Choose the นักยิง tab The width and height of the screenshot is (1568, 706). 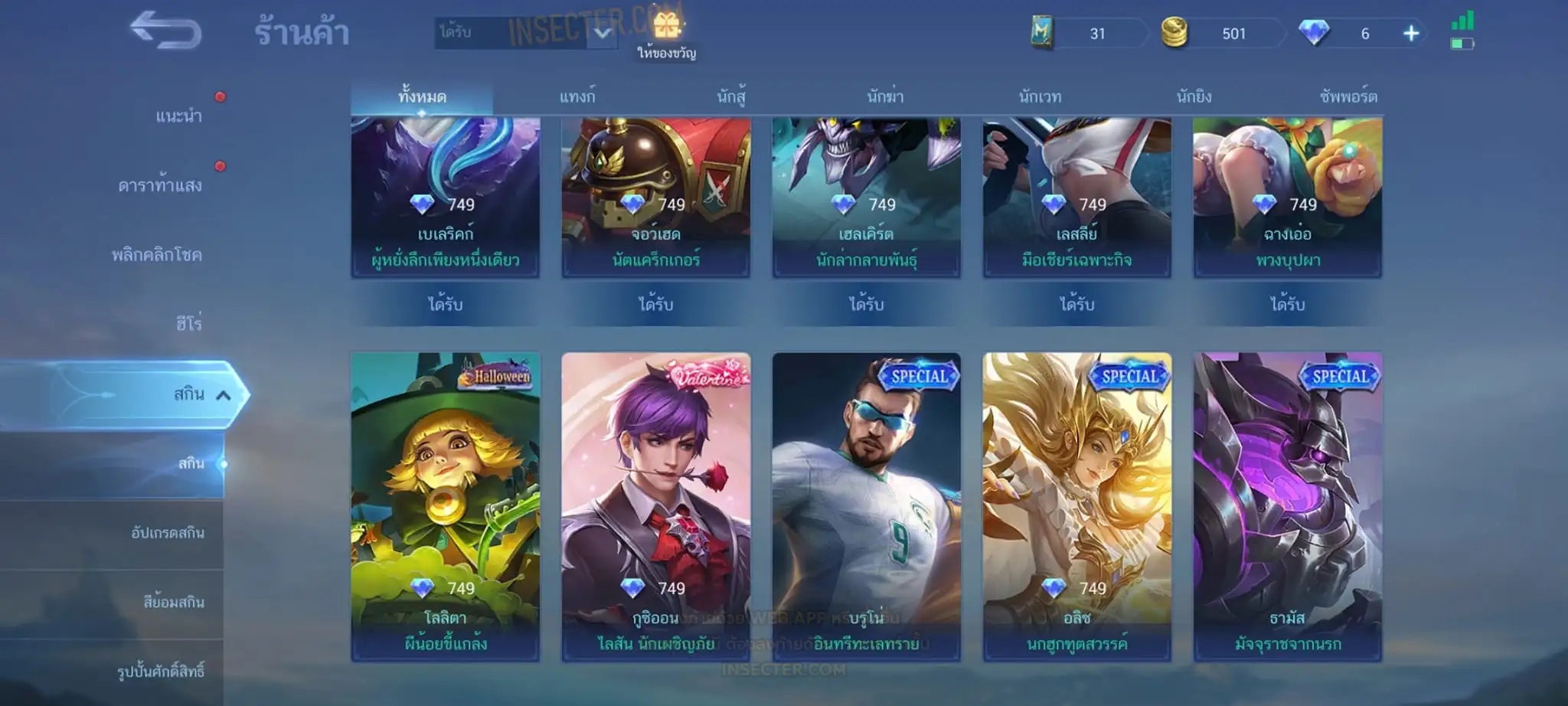pos(1194,97)
